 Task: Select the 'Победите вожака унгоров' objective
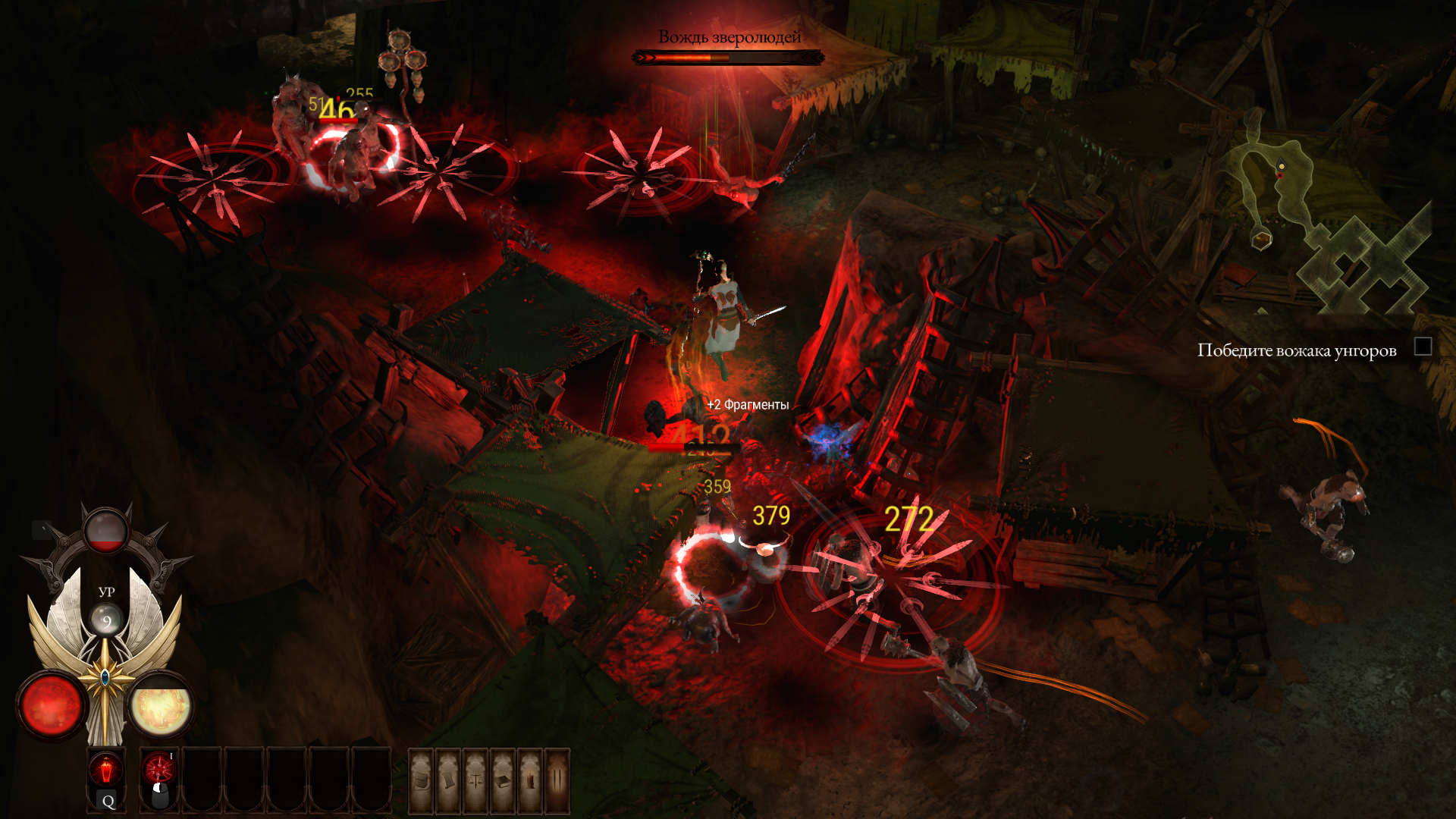(x=1297, y=350)
